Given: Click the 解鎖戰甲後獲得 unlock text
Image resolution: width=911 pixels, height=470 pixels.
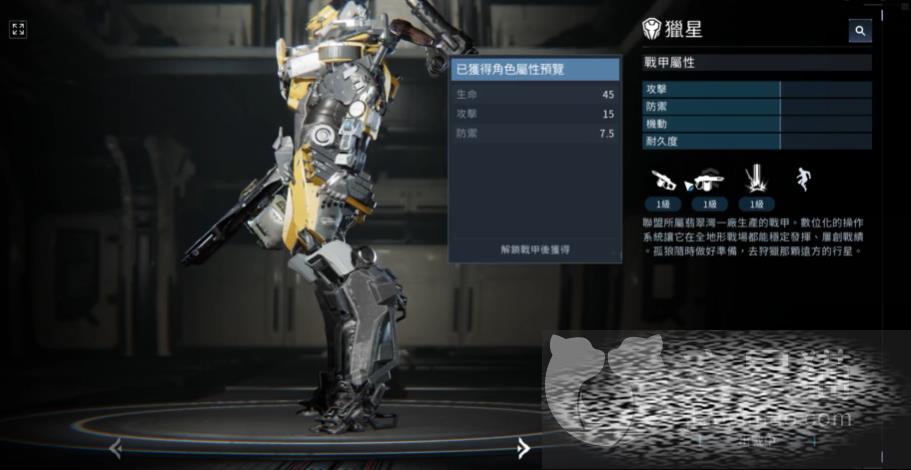Looking at the screenshot, I should [535, 249].
